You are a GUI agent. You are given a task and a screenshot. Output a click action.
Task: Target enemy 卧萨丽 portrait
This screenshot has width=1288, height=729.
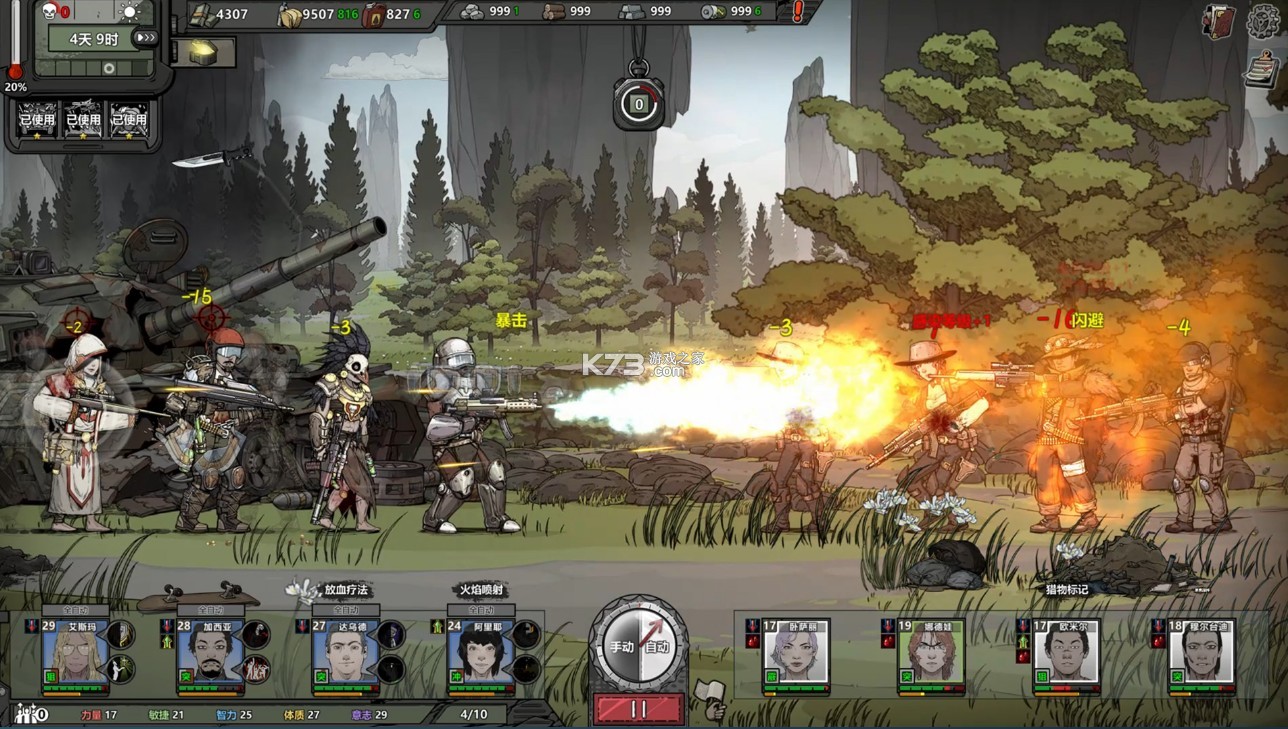(796, 653)
